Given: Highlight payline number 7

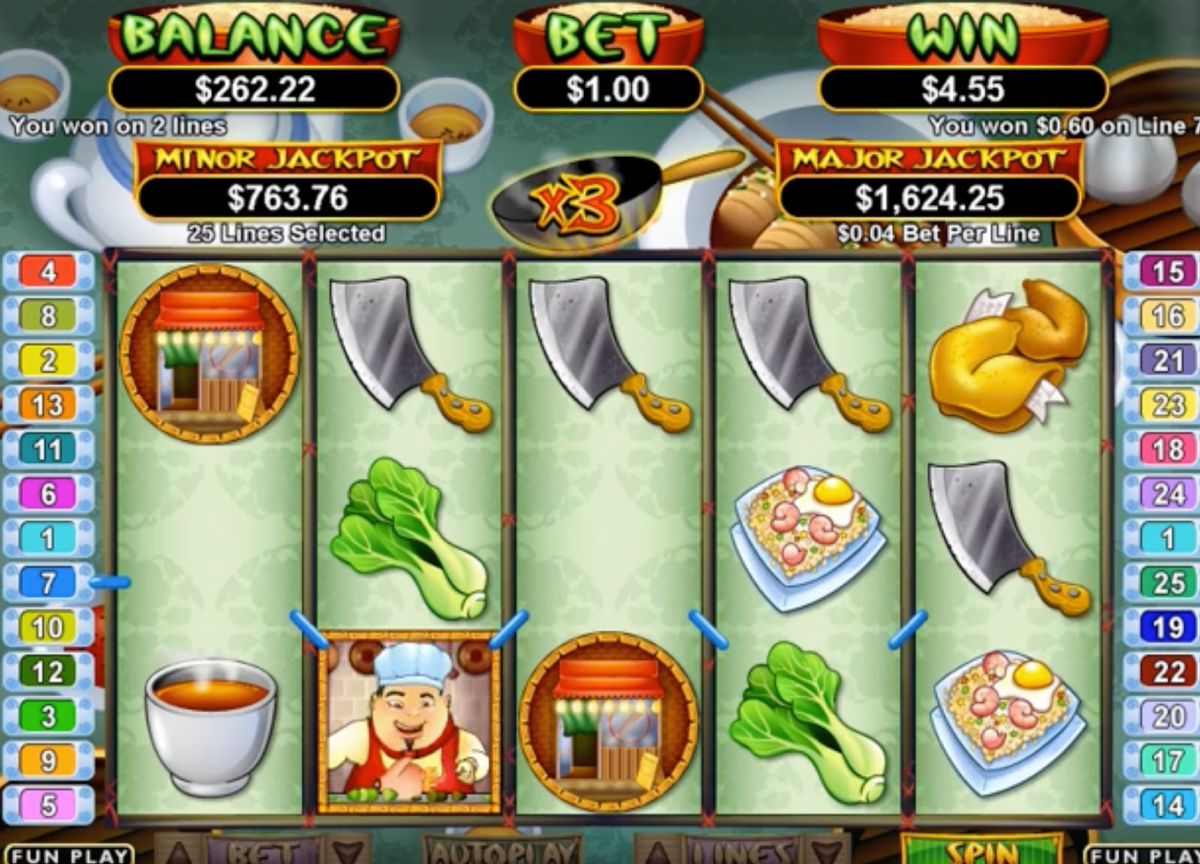Looking at the screenshot, I should click(x=48, y=582).
